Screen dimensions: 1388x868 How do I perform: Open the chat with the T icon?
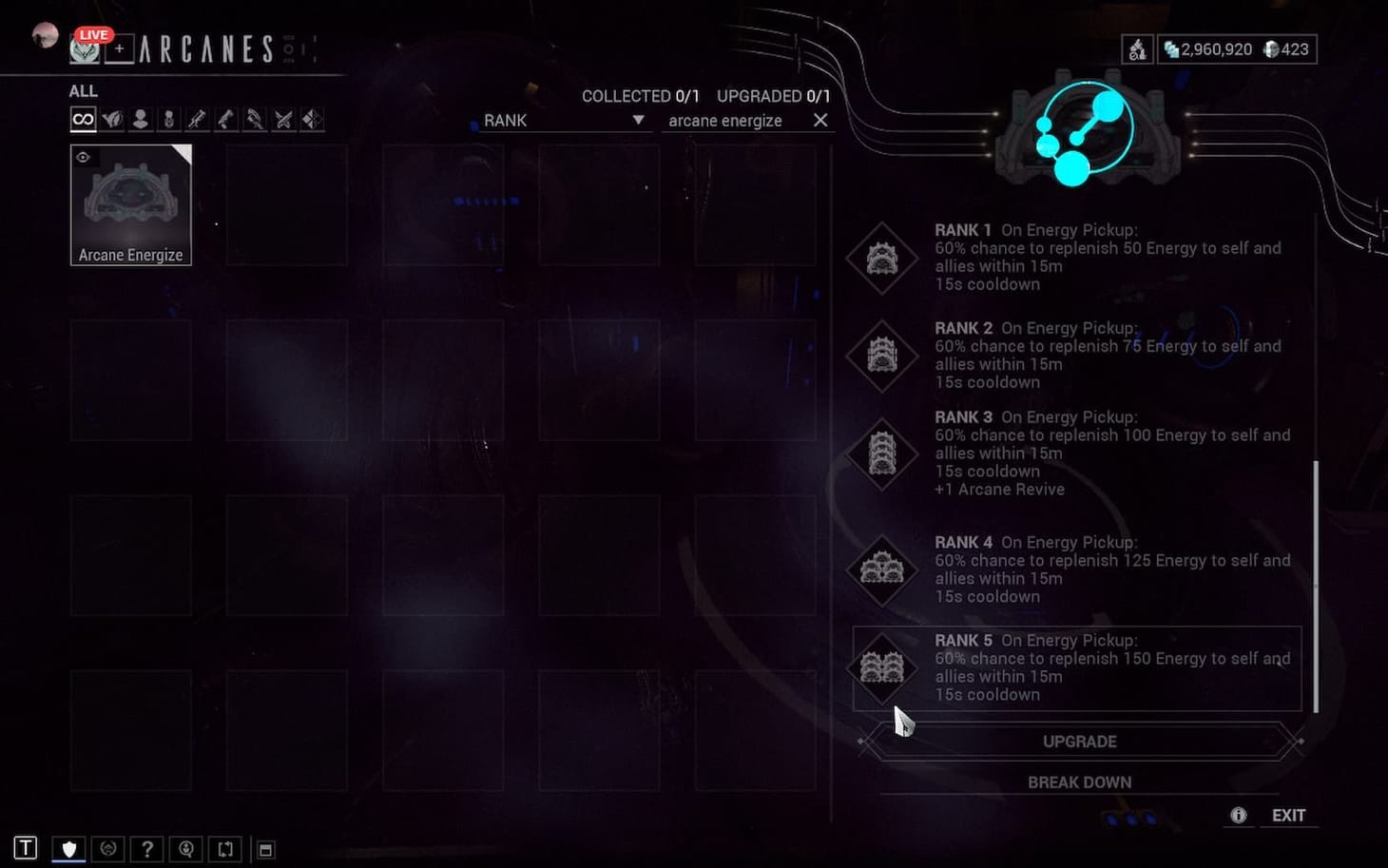(26, 847)
